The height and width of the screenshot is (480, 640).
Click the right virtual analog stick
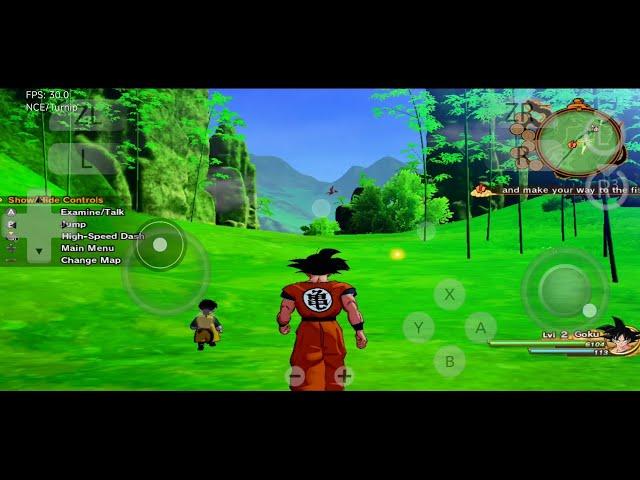pyautogui.click(x=564, y=288)
